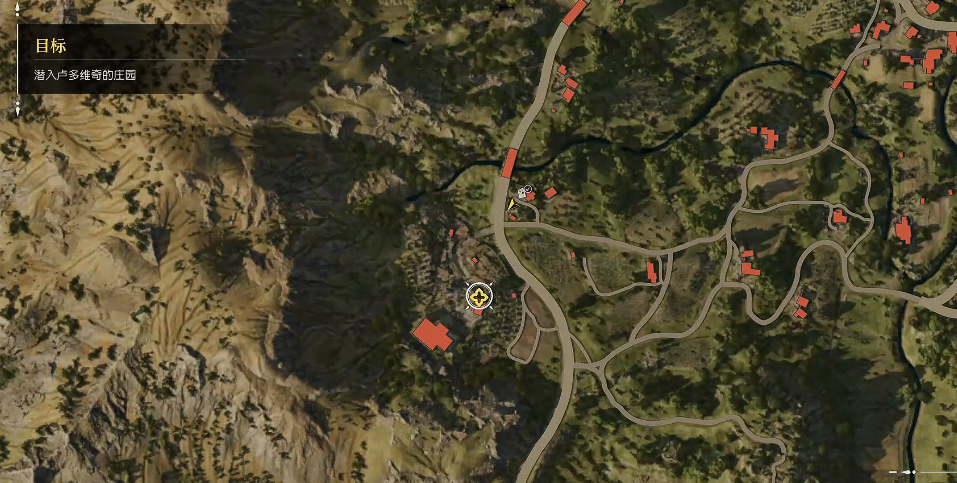957x483 pixels.
Task: Select the yellow player arrow marker
Action: (x=510, y=204)
